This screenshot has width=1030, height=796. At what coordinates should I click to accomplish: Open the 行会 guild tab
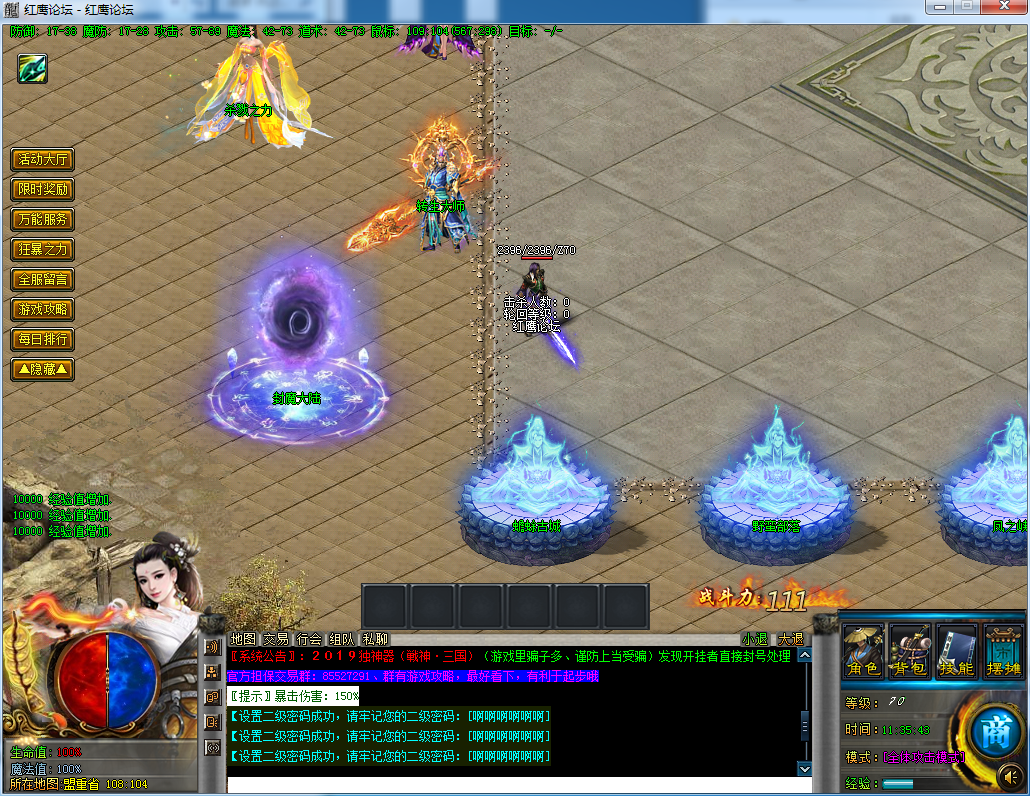point(309,639)
